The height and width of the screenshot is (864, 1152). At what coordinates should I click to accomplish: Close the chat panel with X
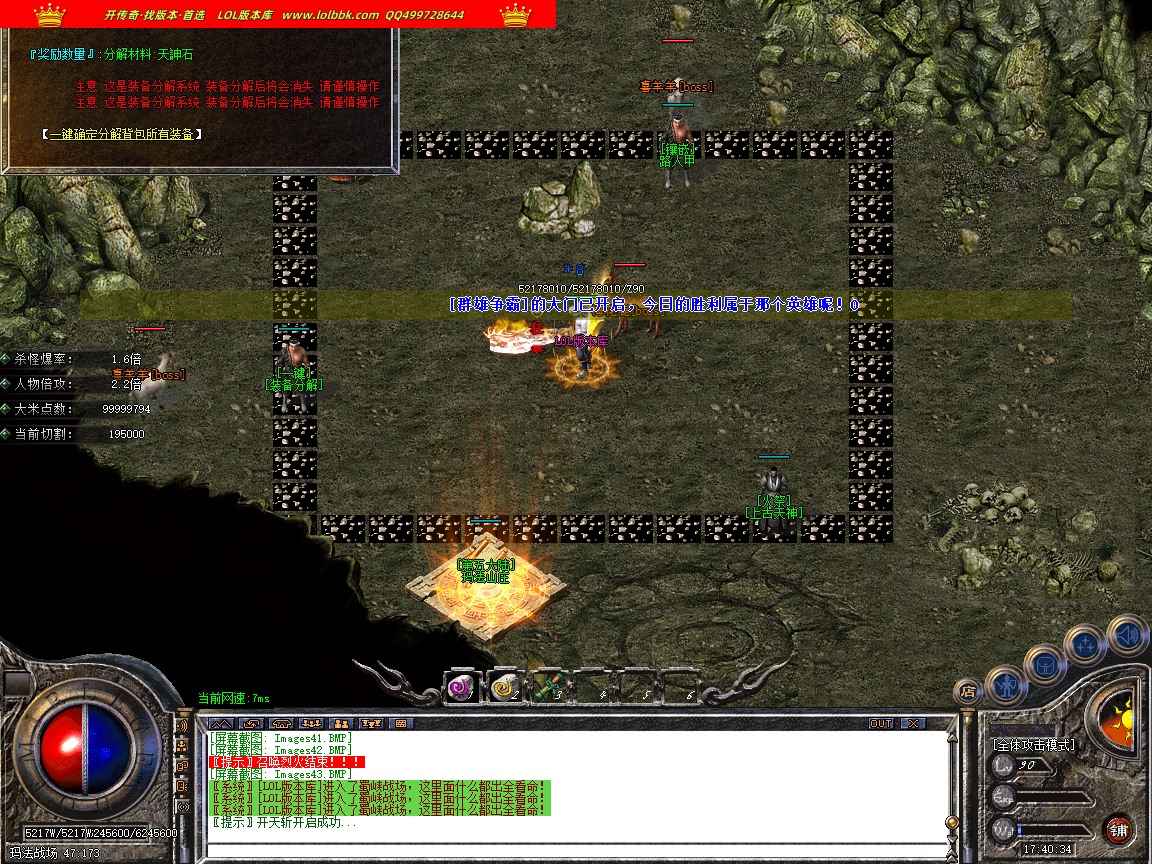point(913,723)
